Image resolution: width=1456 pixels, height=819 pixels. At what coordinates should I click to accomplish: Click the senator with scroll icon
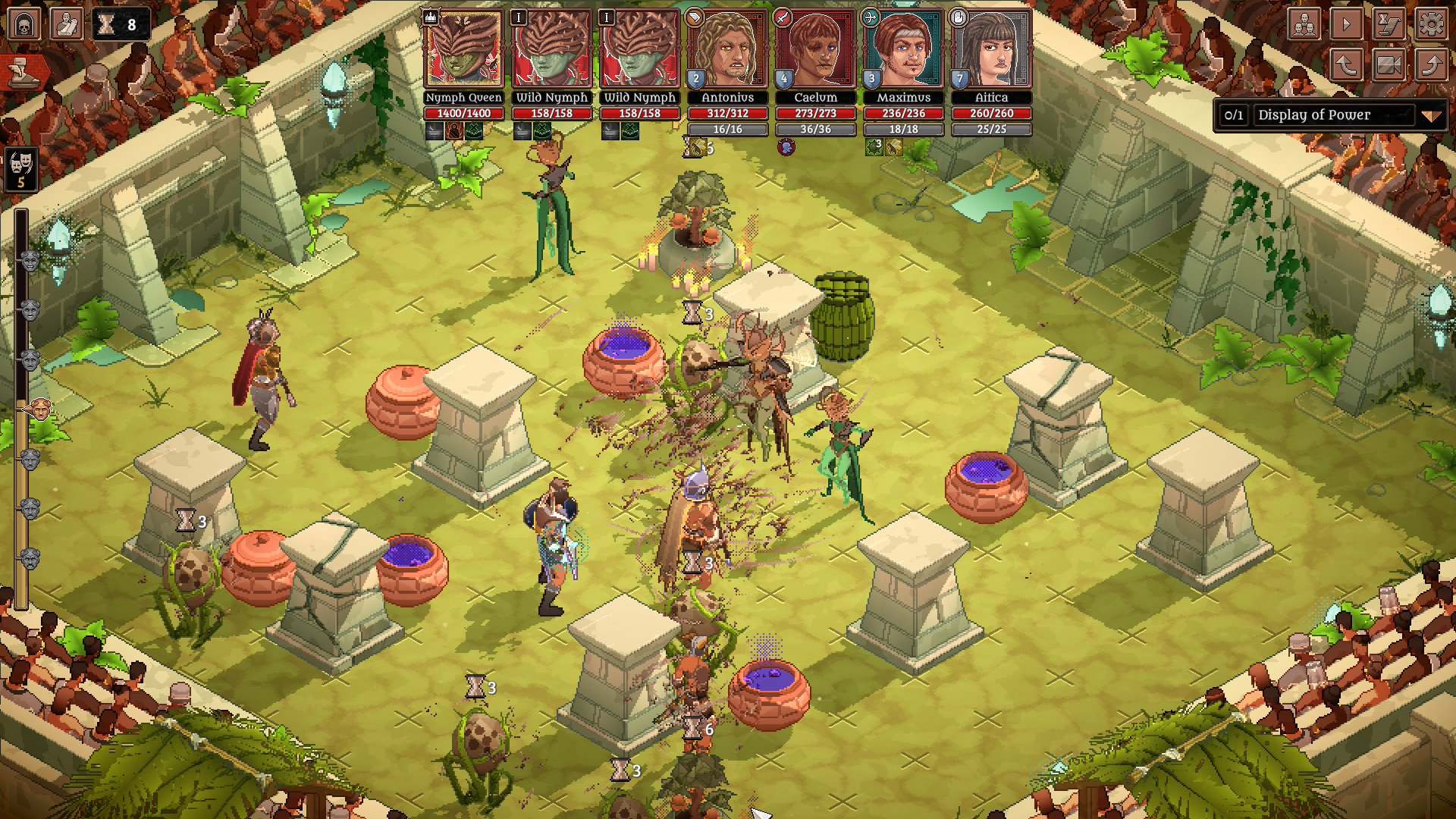click(66, 24)
